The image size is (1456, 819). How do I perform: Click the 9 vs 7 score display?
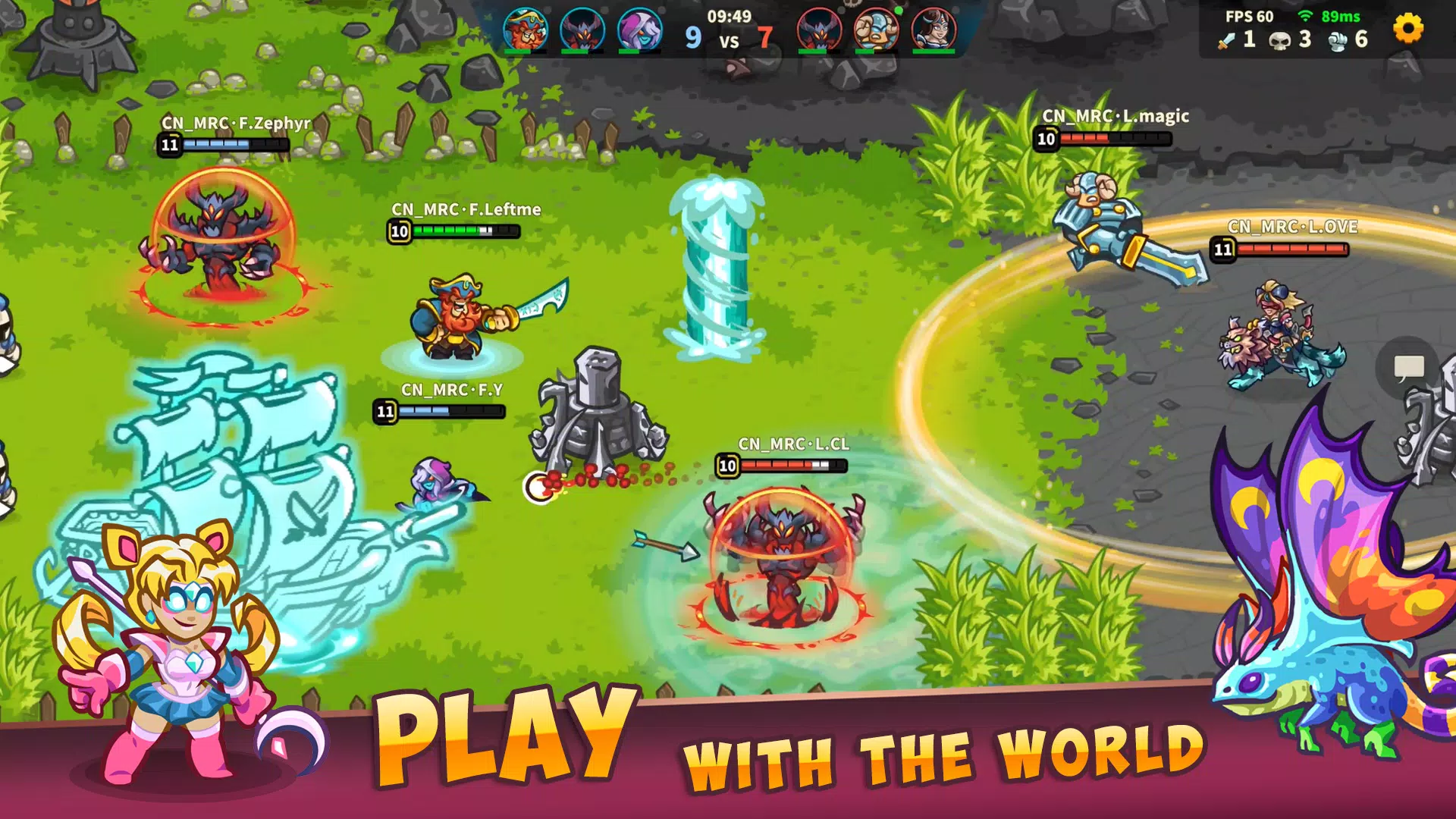point(728,38)
